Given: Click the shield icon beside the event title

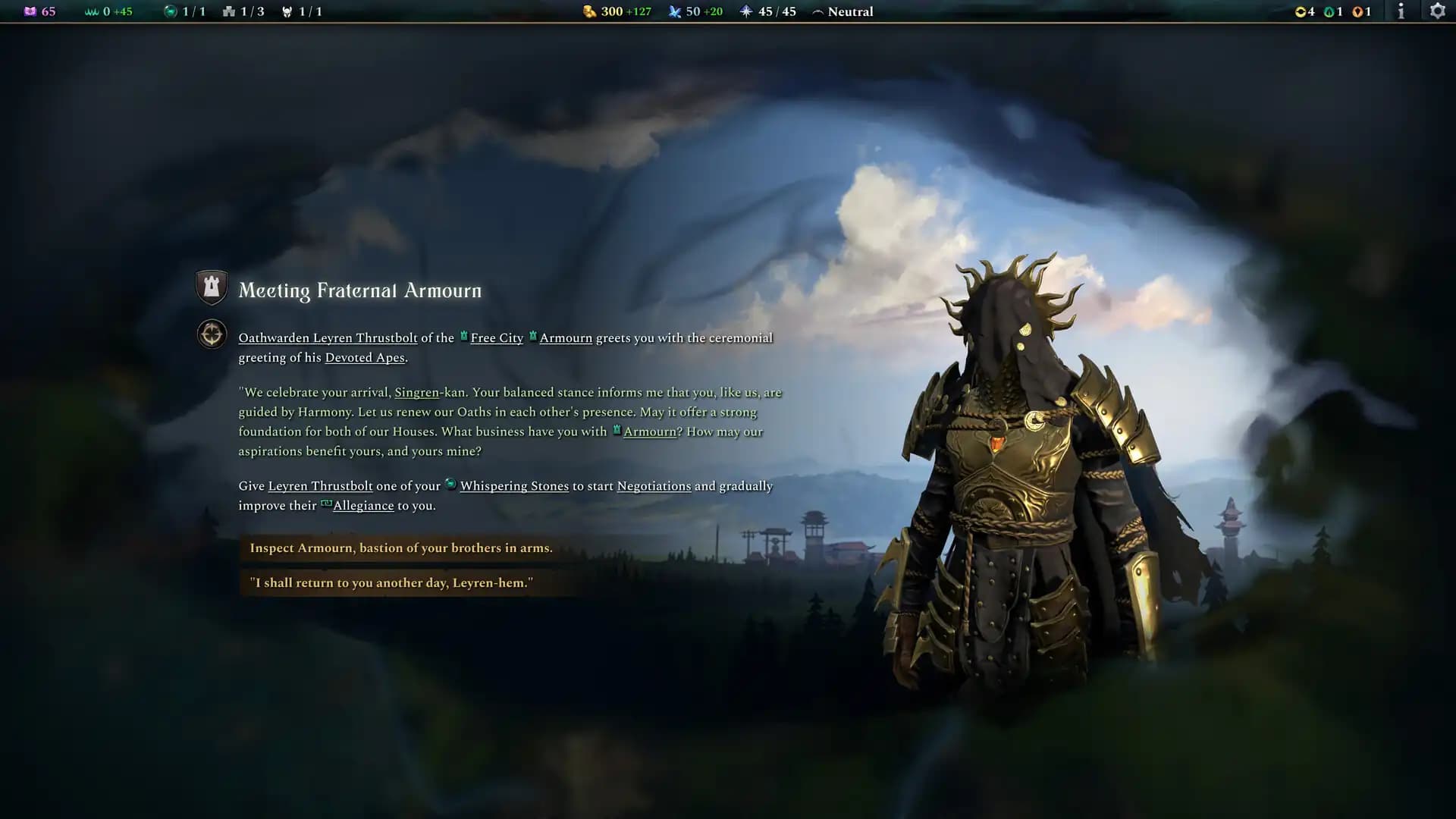Looking at the screenshot, I should 212,287.
